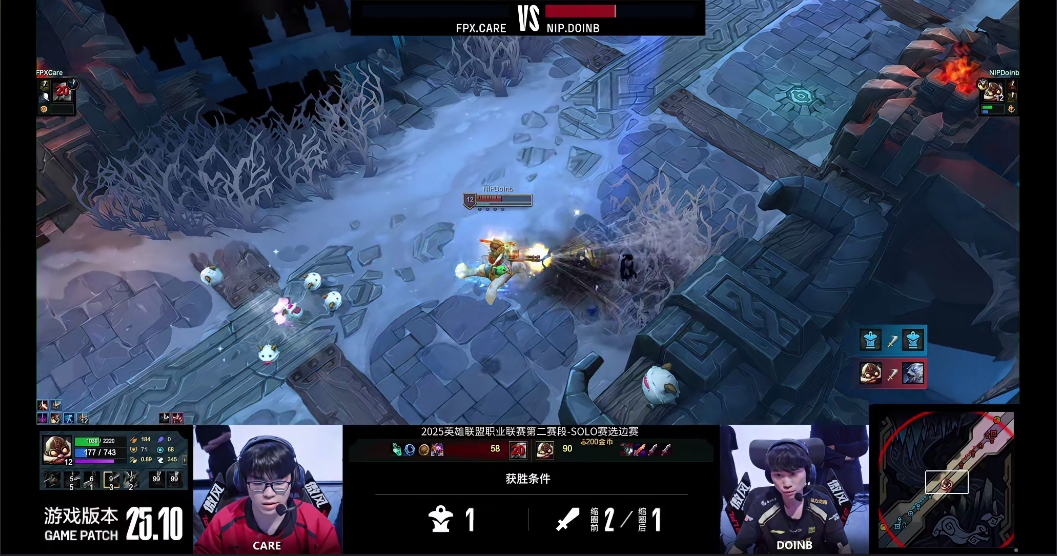
Task: Open the DOINB player camera feed
Action: pos(794,488)
